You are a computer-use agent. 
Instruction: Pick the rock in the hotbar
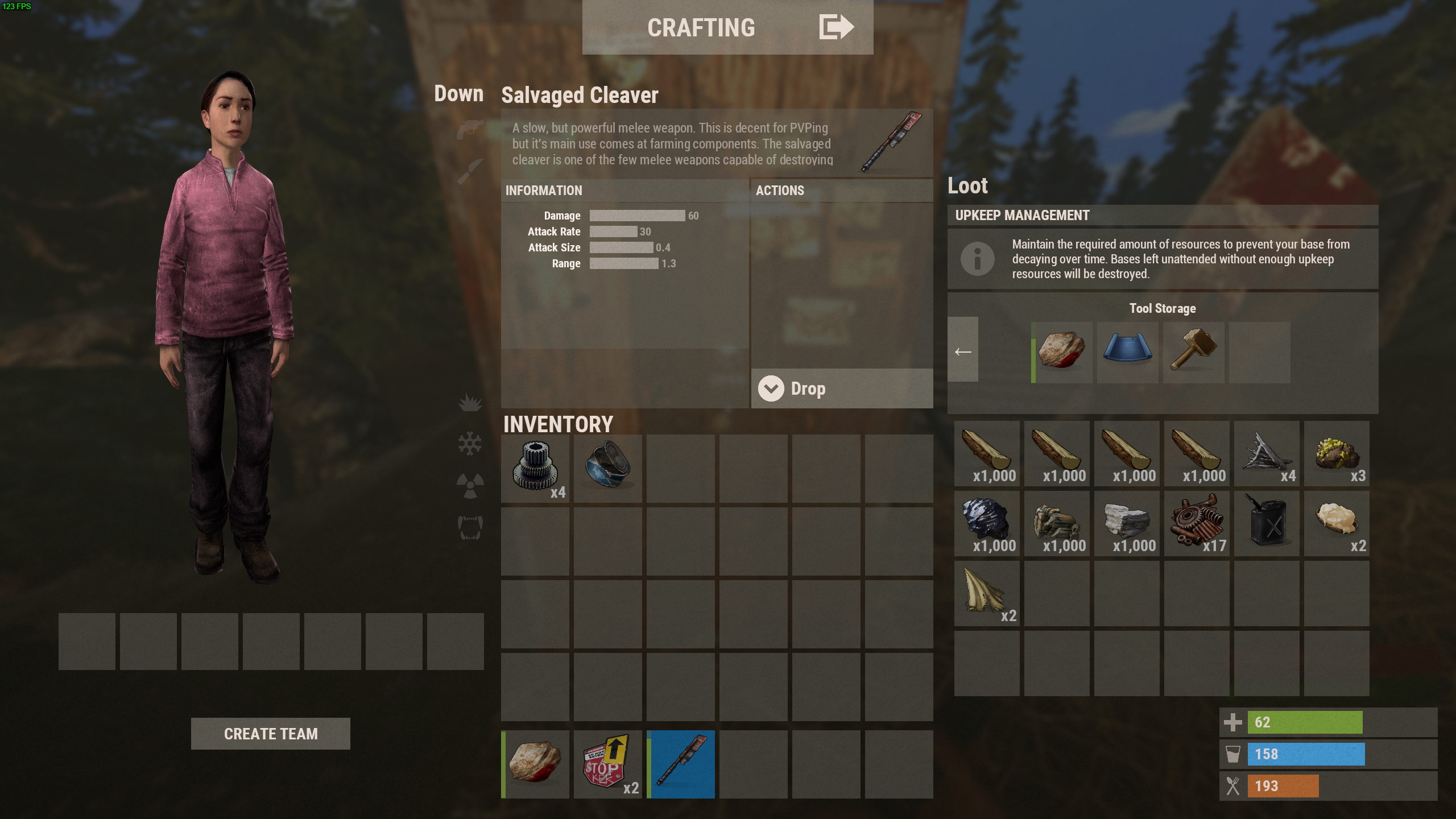pyautogui.click(x=535, y=764)
